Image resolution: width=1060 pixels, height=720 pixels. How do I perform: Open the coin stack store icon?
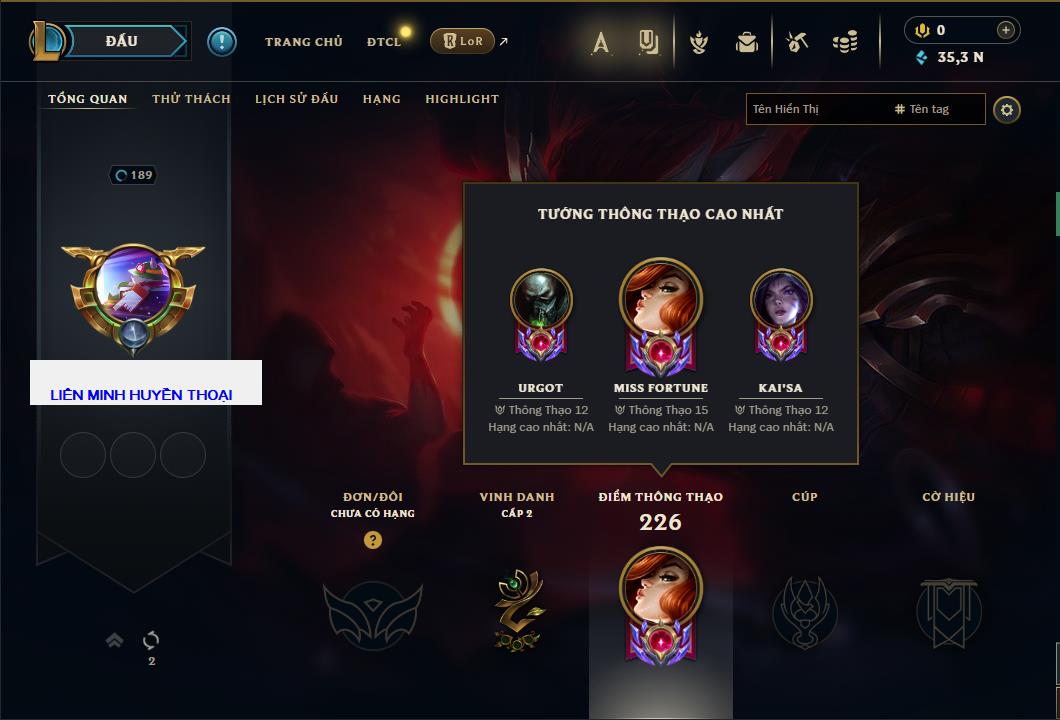pyautogui.click(x=845, y=42)
